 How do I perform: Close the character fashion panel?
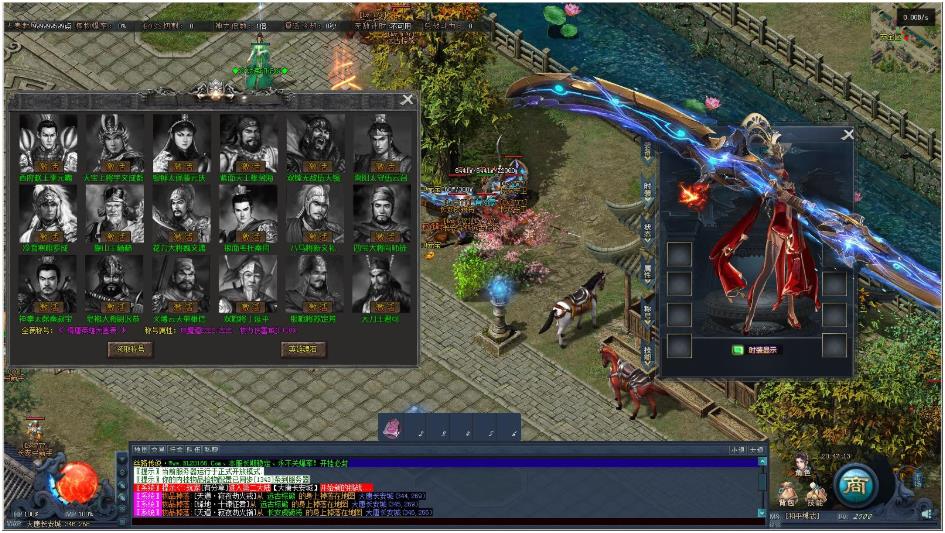click(848, 134)
